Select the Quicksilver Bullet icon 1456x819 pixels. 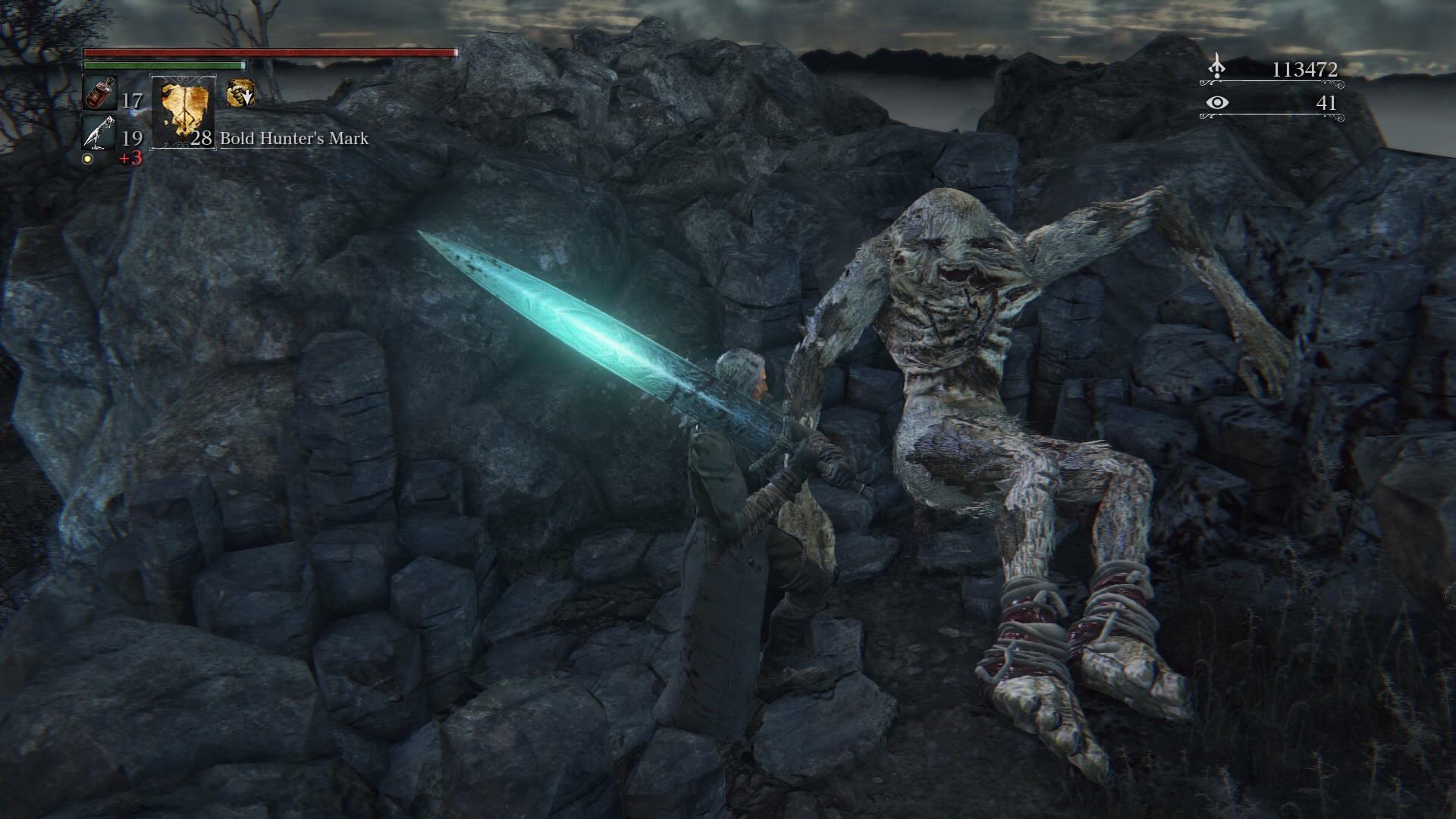click(99, 133)
